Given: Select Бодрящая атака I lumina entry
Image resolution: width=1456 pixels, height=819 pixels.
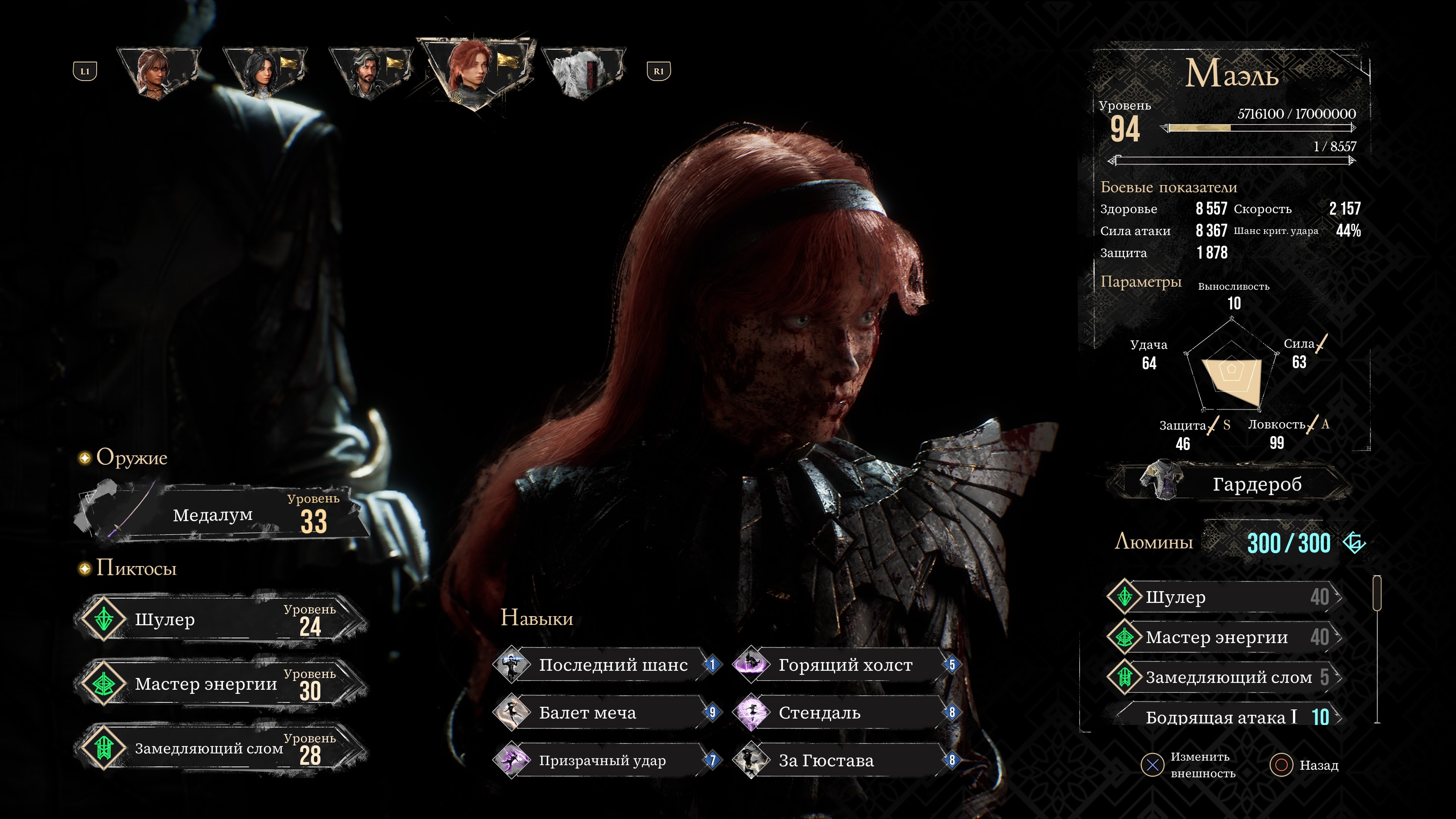Looking at the screenshot, I should 1224,717.
